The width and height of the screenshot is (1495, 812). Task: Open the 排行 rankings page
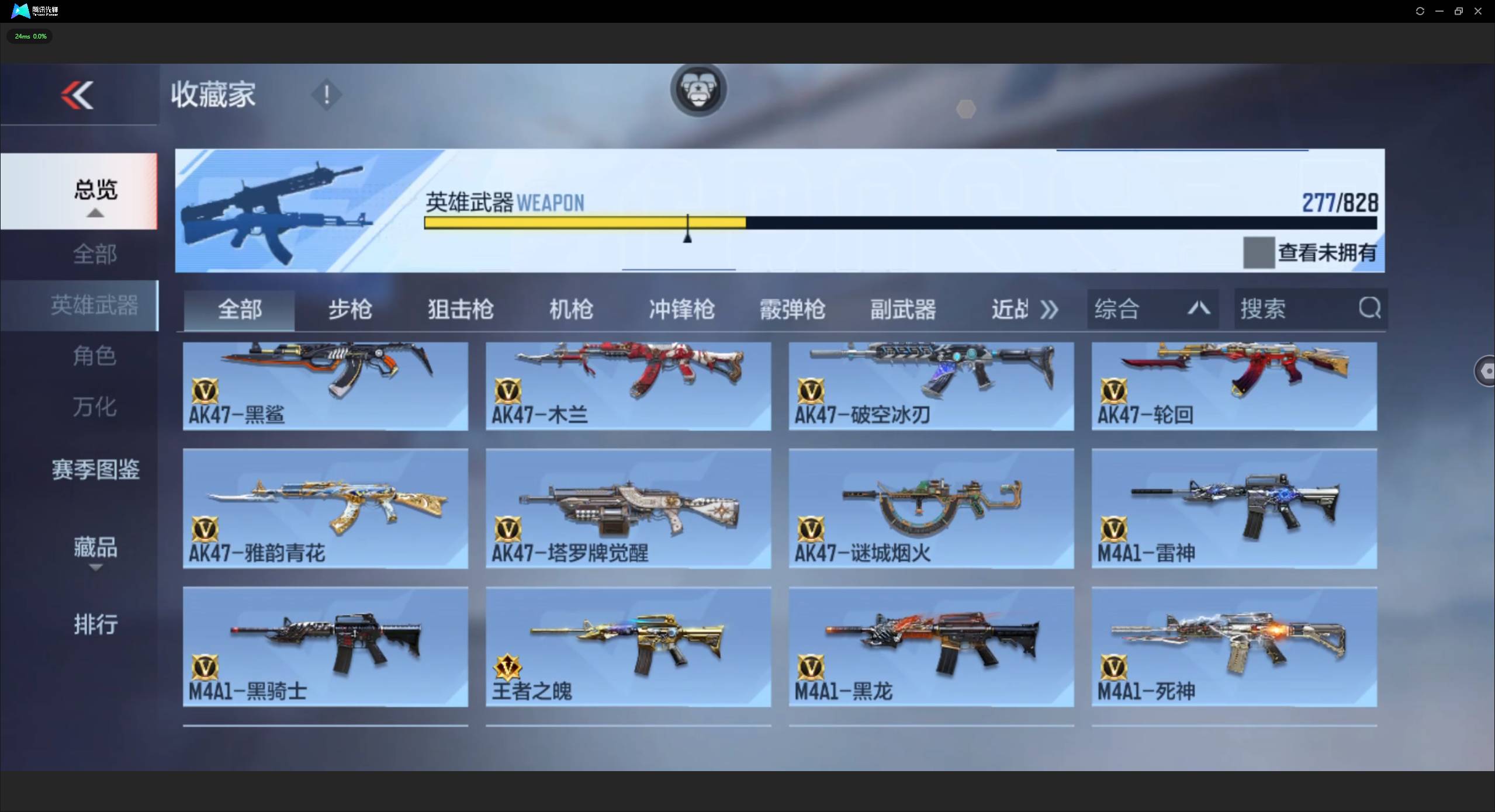[x=95, y=624]
